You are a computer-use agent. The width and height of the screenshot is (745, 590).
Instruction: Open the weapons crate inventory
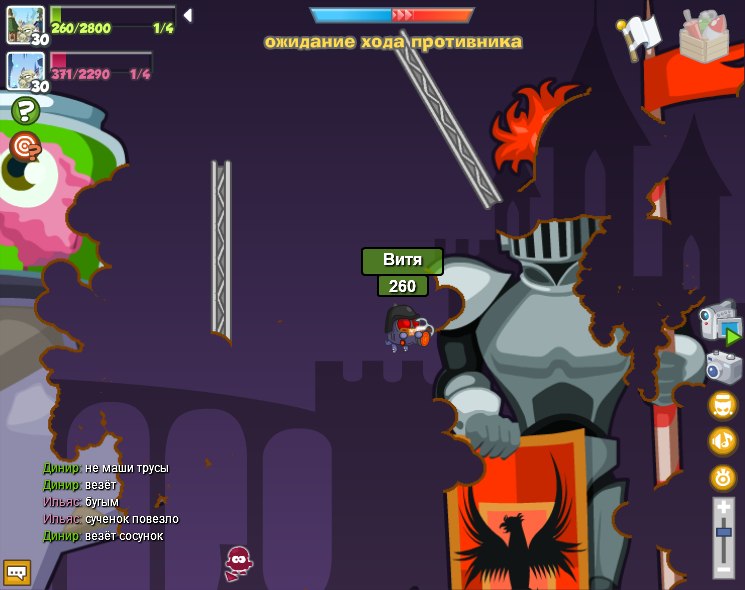pos(703,36)
